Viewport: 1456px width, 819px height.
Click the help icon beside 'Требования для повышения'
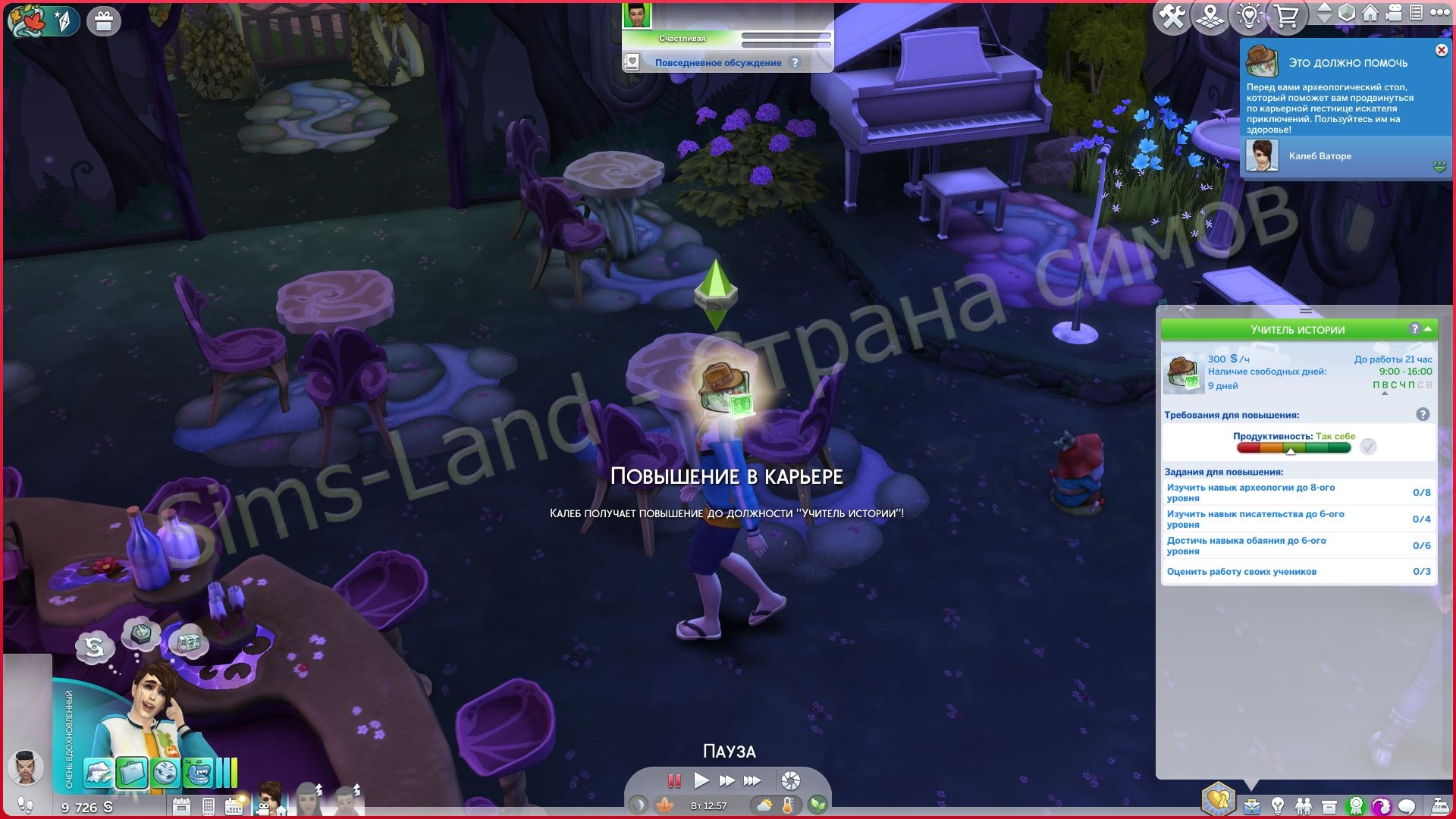coord(1423,415)
